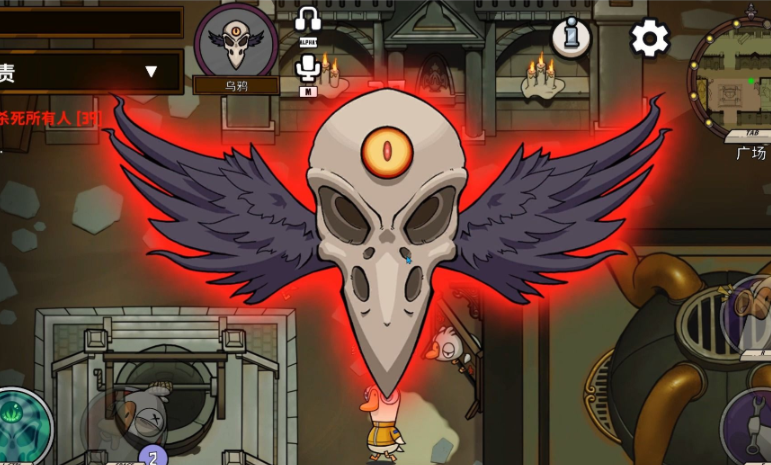Open the settings gear menu
This screenshot has width=771, height=465.
[x=649, y=39]
